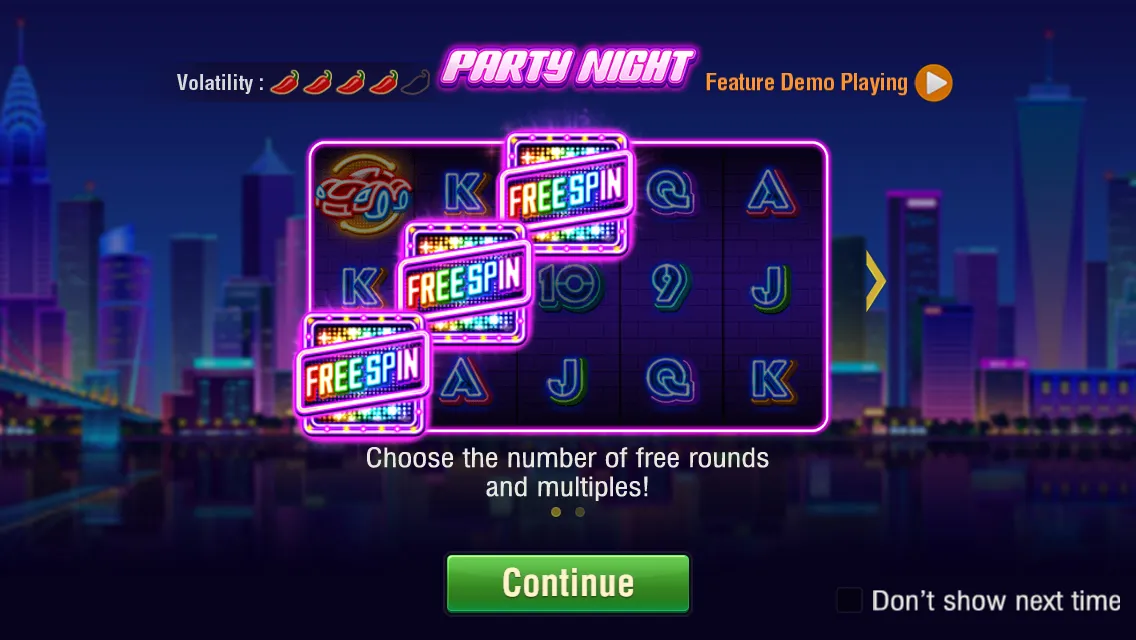Tick the Don't show next time checkbox
This screenshot has height=640, width=1136.
850,600
